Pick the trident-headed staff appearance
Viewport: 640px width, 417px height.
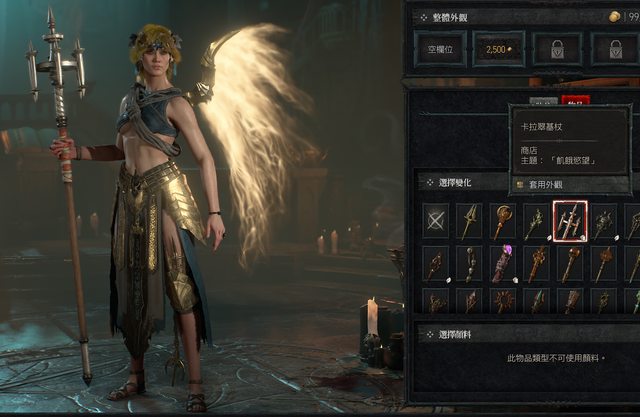coord(469,221)
